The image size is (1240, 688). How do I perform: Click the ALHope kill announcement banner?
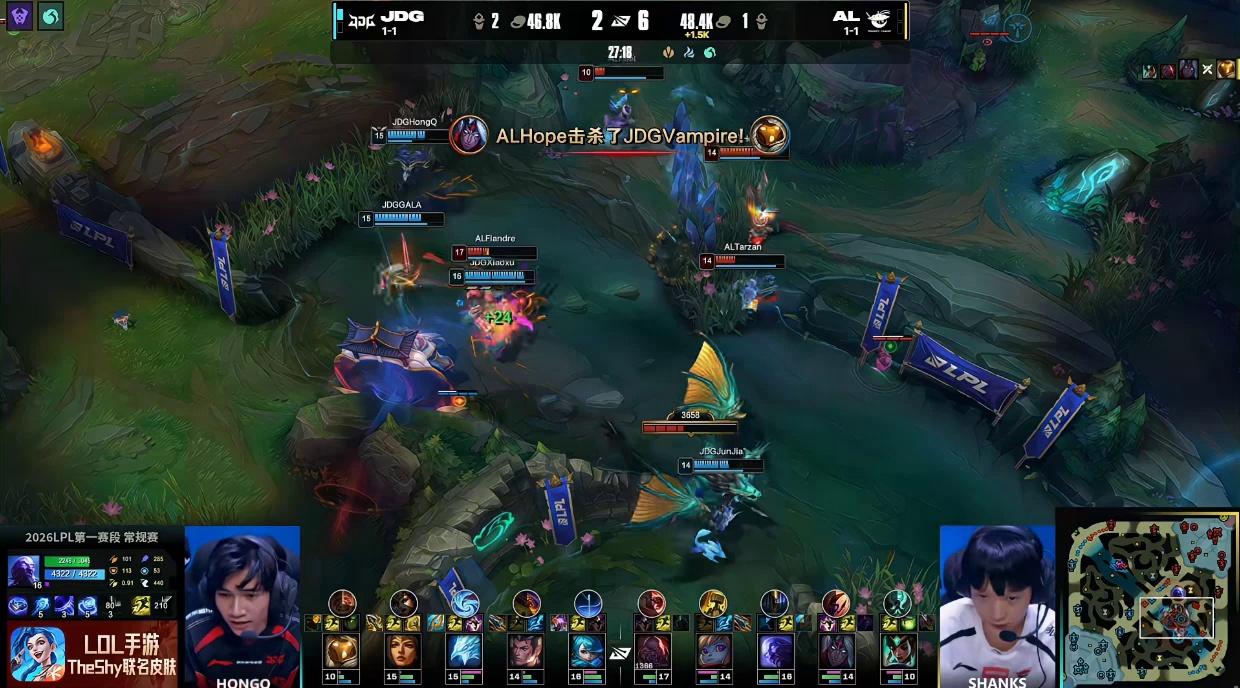pyautogui.click(x=619, y=136)
